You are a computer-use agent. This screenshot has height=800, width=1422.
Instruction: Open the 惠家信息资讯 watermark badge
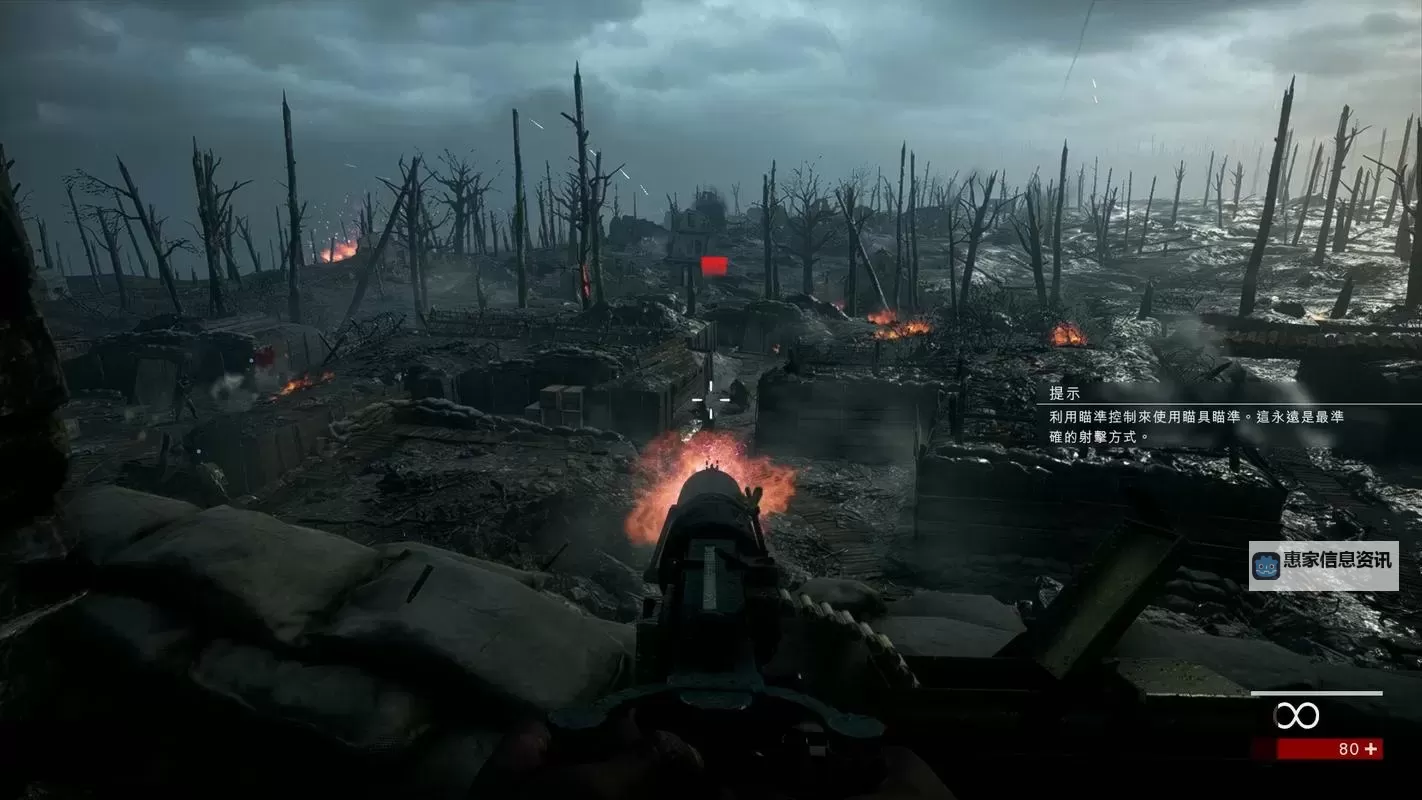[x=1323, y=566]
